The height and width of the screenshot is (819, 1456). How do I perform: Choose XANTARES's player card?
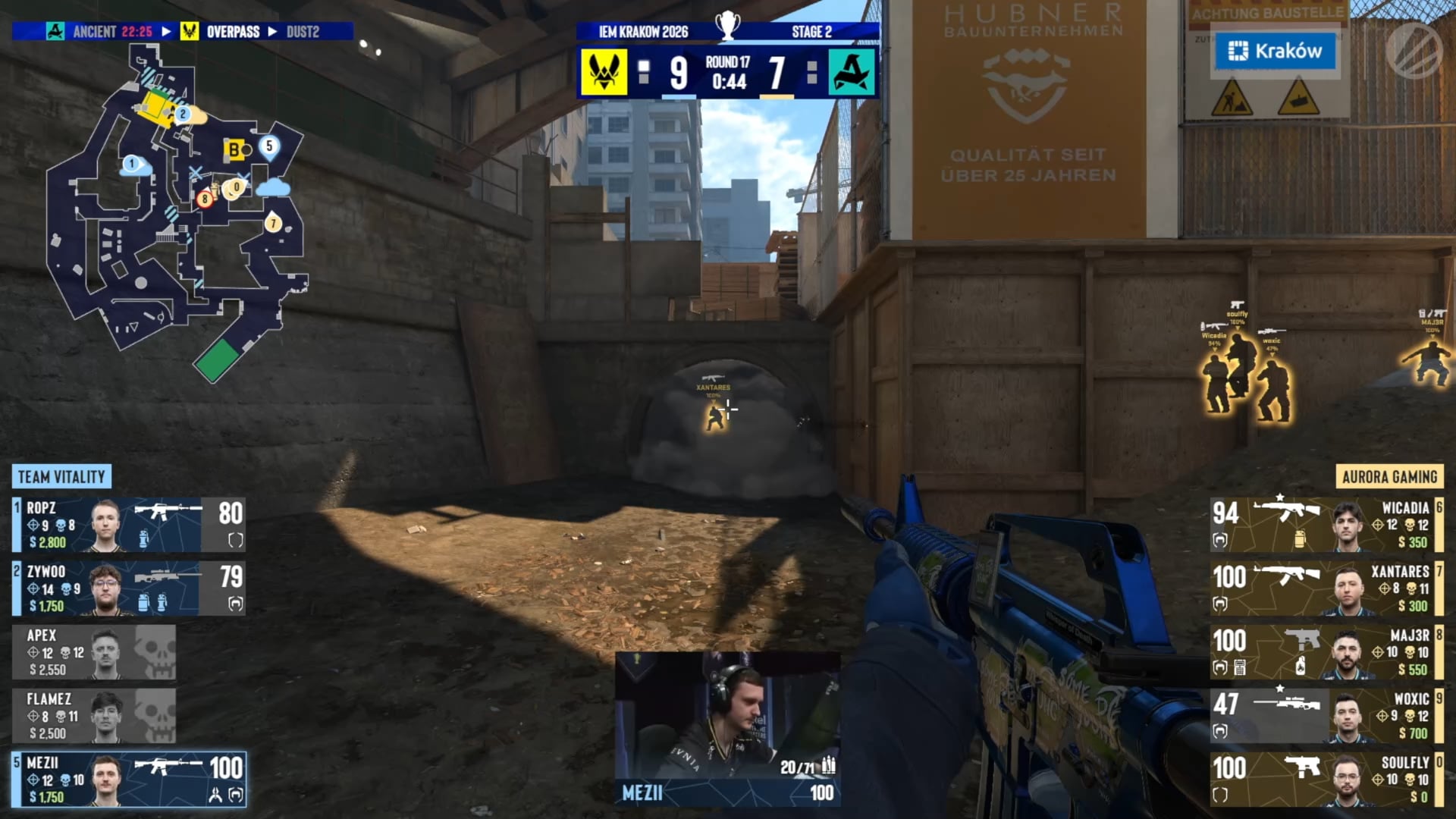coord(1326,588)
